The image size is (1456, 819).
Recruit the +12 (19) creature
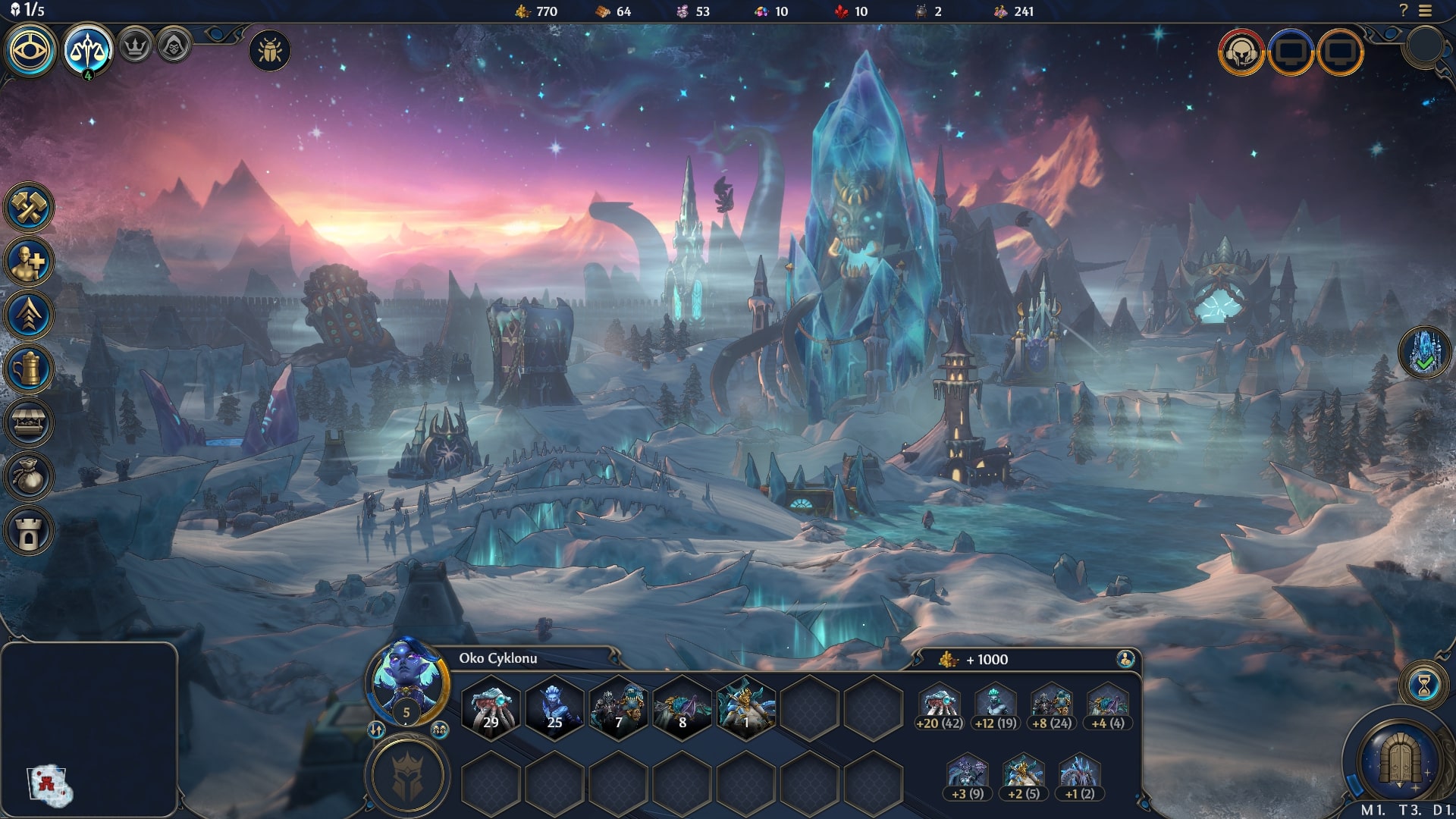pyautogui.click(x=996, y=707)
